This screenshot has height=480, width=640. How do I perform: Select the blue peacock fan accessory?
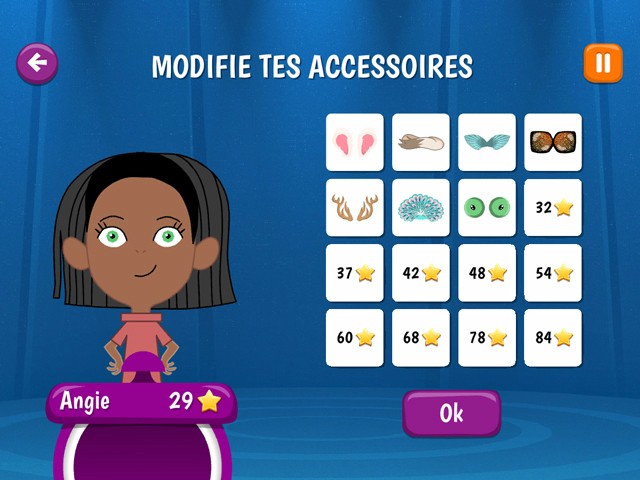click(421, 207)
